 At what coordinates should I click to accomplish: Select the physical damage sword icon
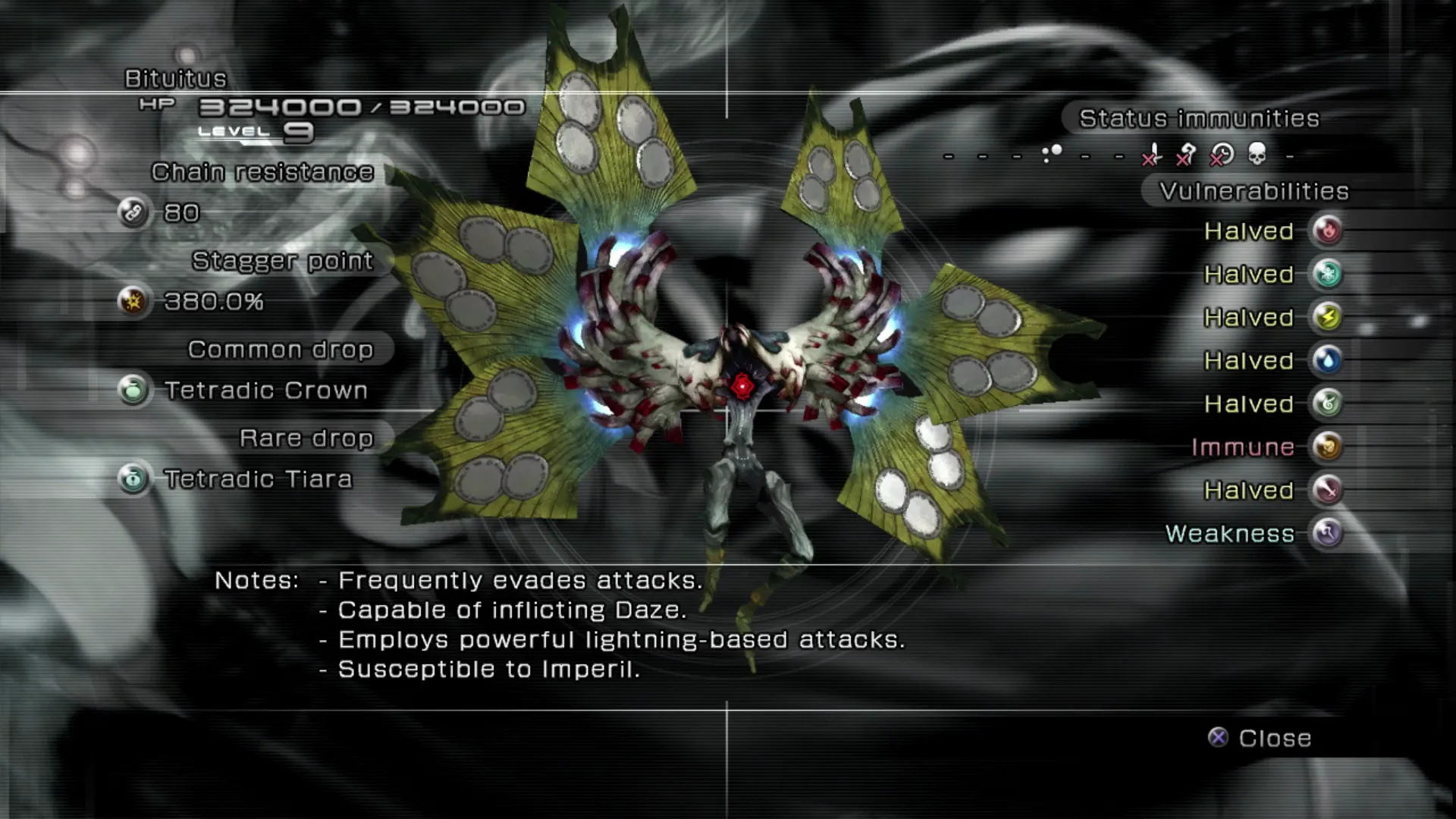(1327, 490)
